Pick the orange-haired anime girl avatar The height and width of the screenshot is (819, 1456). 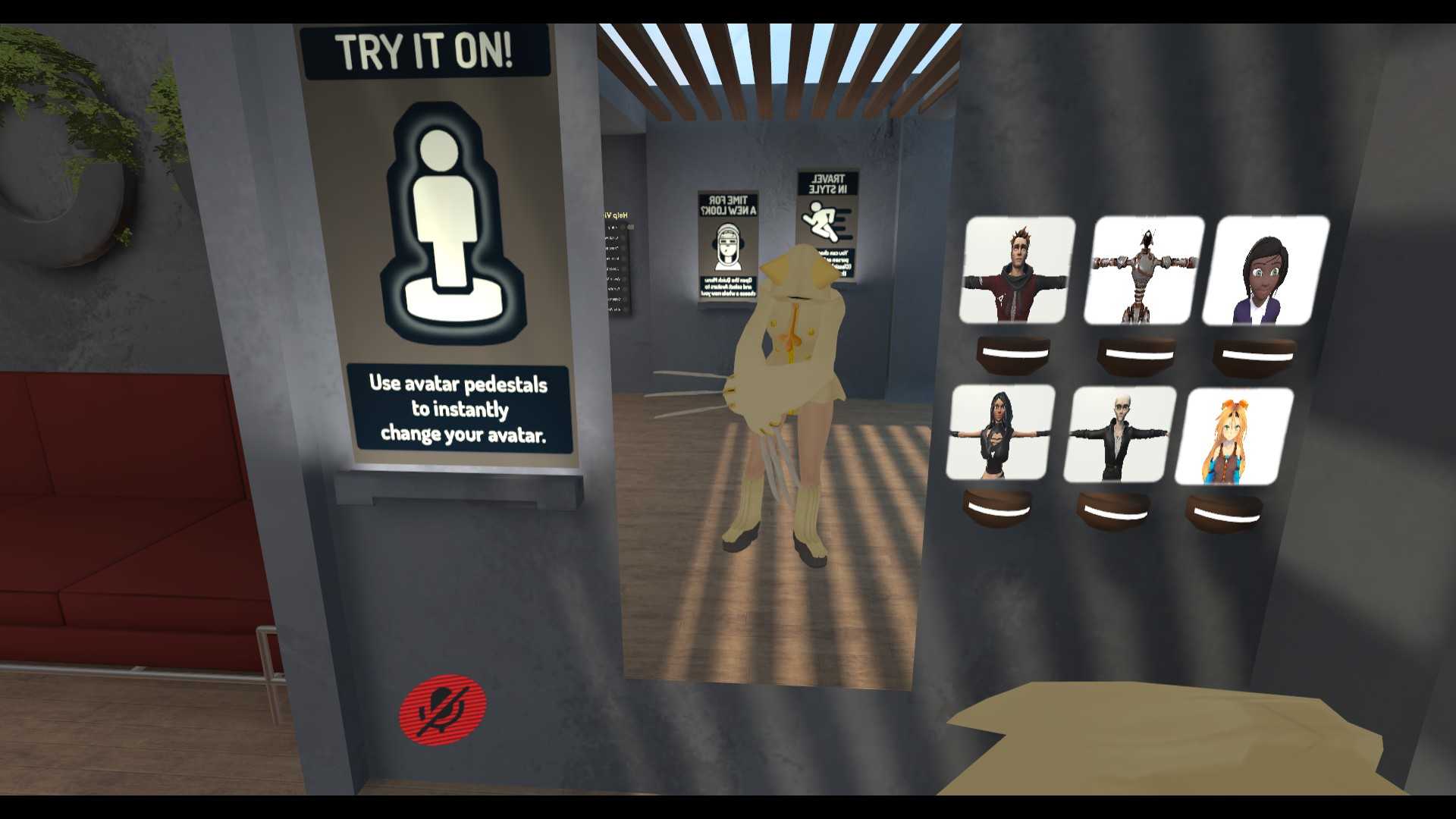[x=1235, y=437]
